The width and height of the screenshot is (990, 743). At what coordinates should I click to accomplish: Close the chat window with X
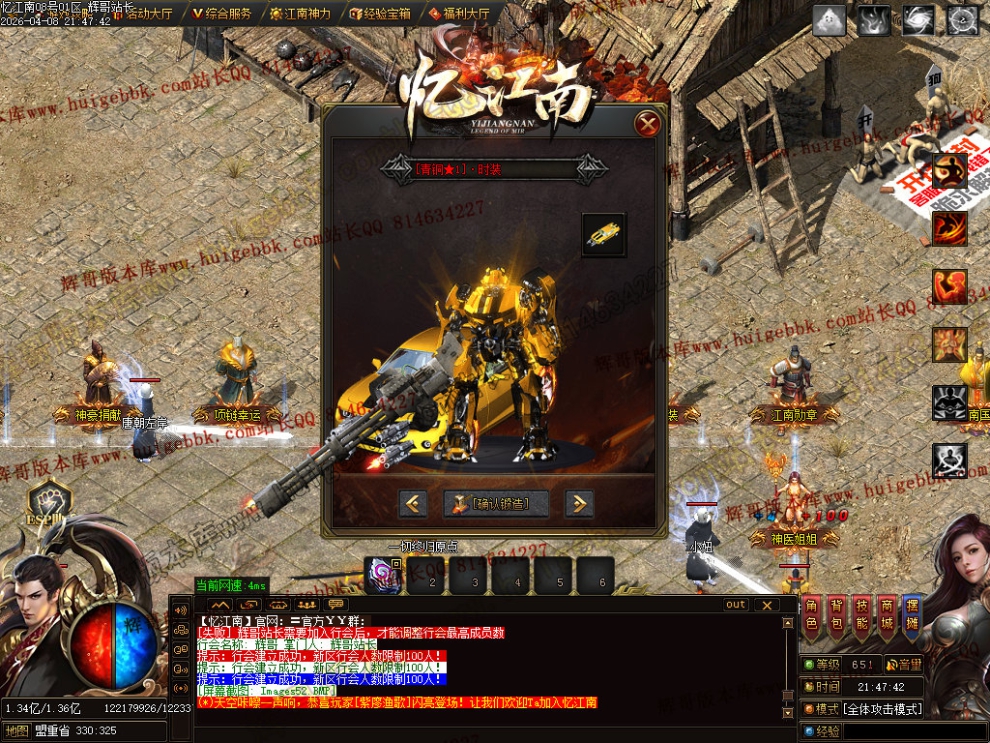766,605
